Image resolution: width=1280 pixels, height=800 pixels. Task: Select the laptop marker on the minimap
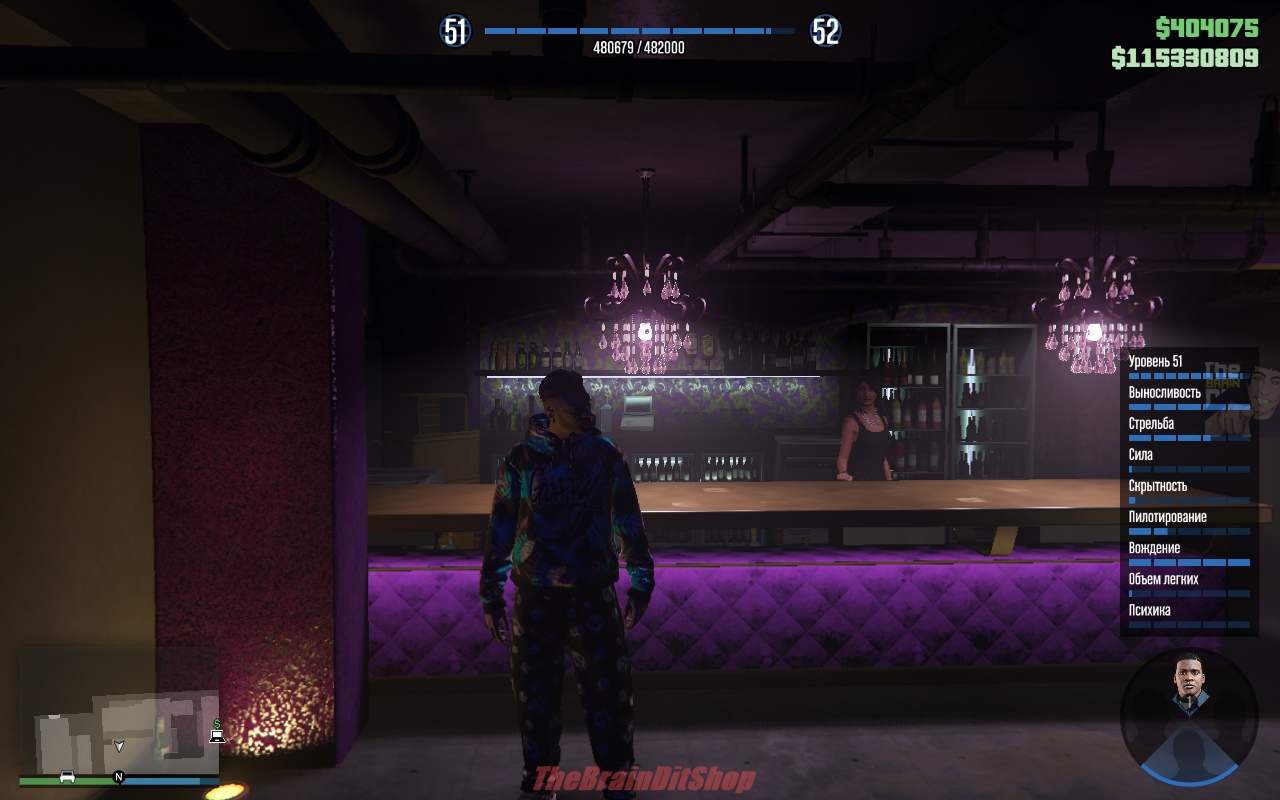click(217, 737)
